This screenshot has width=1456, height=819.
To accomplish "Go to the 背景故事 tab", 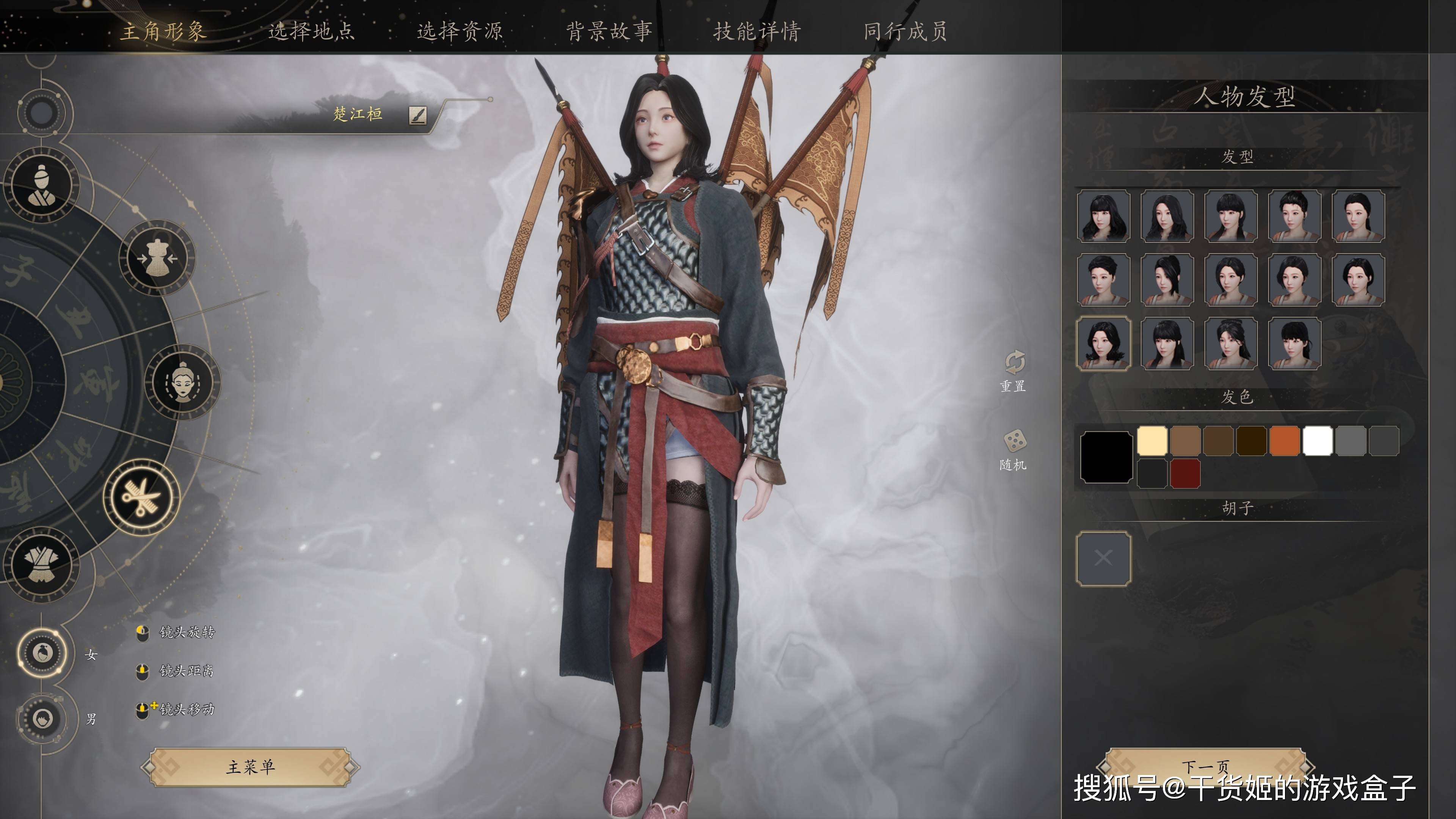I will 609,30.
